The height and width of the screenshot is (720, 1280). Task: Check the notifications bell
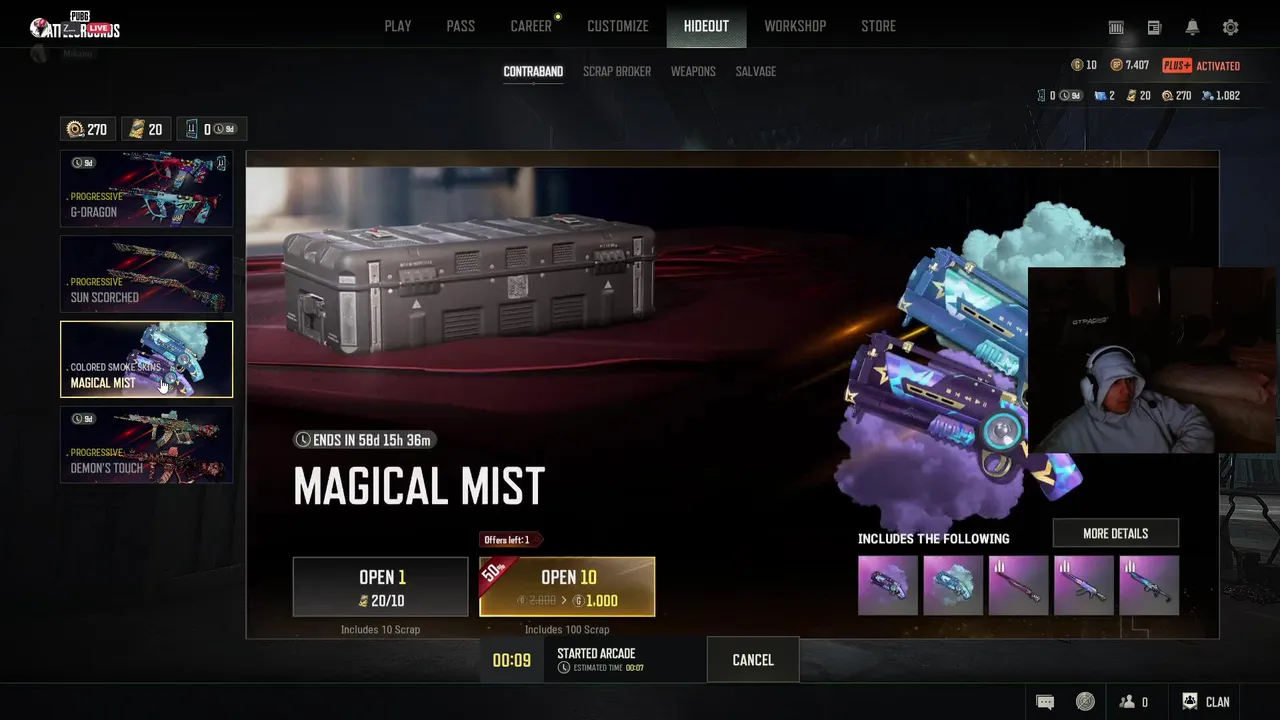pyautogui.click(x=1192, y=28)
